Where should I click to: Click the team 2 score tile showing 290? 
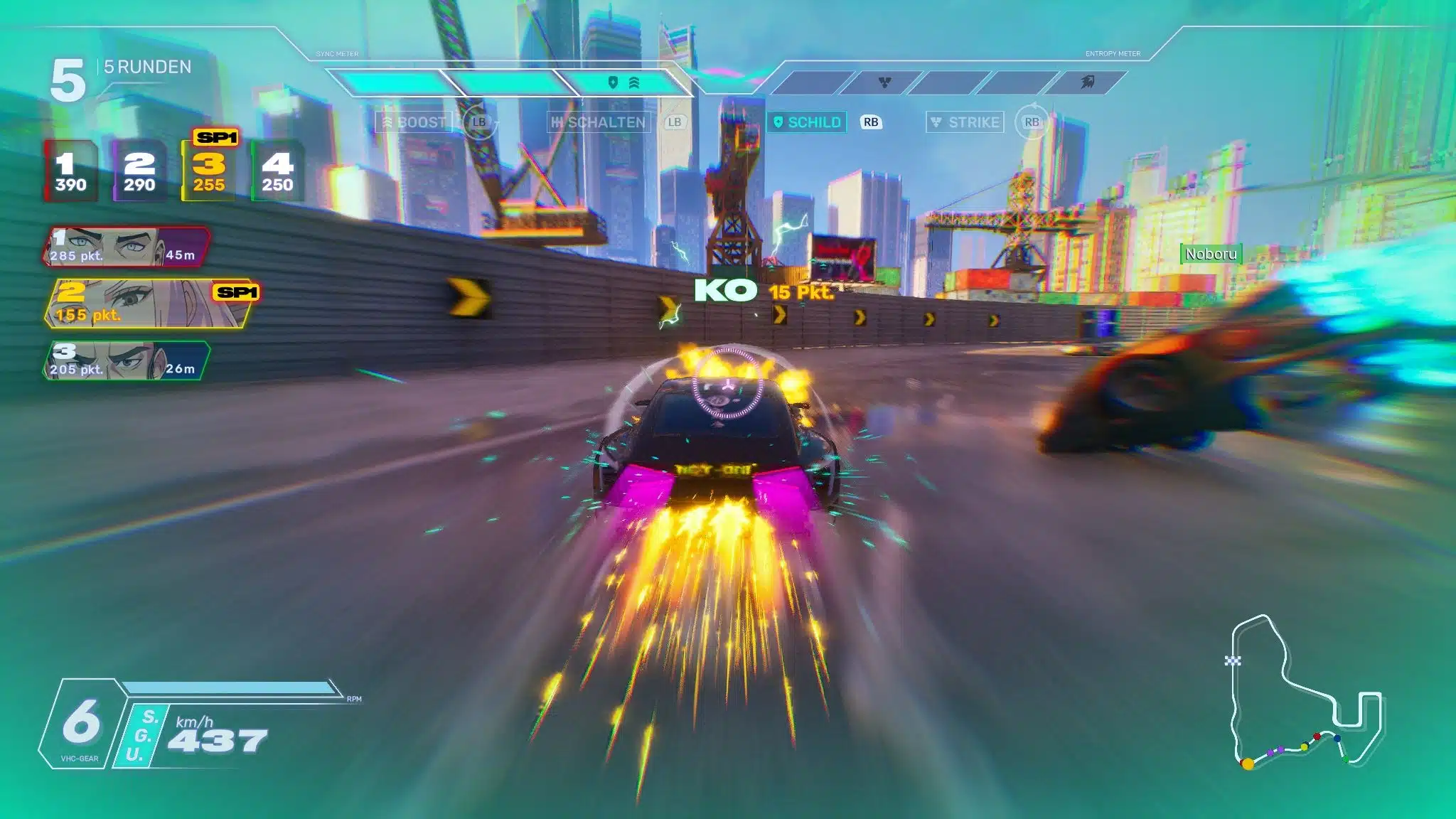(x=139, y=172)
